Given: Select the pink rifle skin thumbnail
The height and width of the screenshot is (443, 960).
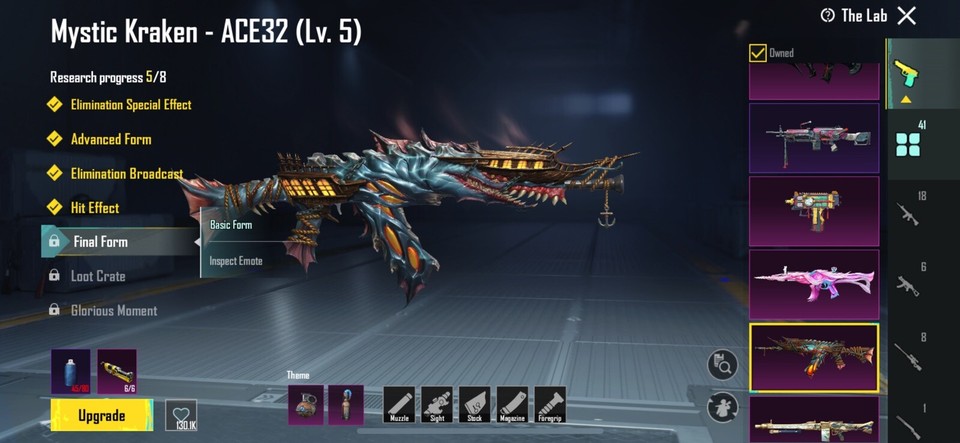Looking at the screenshot, I should (x=814, y=283).
